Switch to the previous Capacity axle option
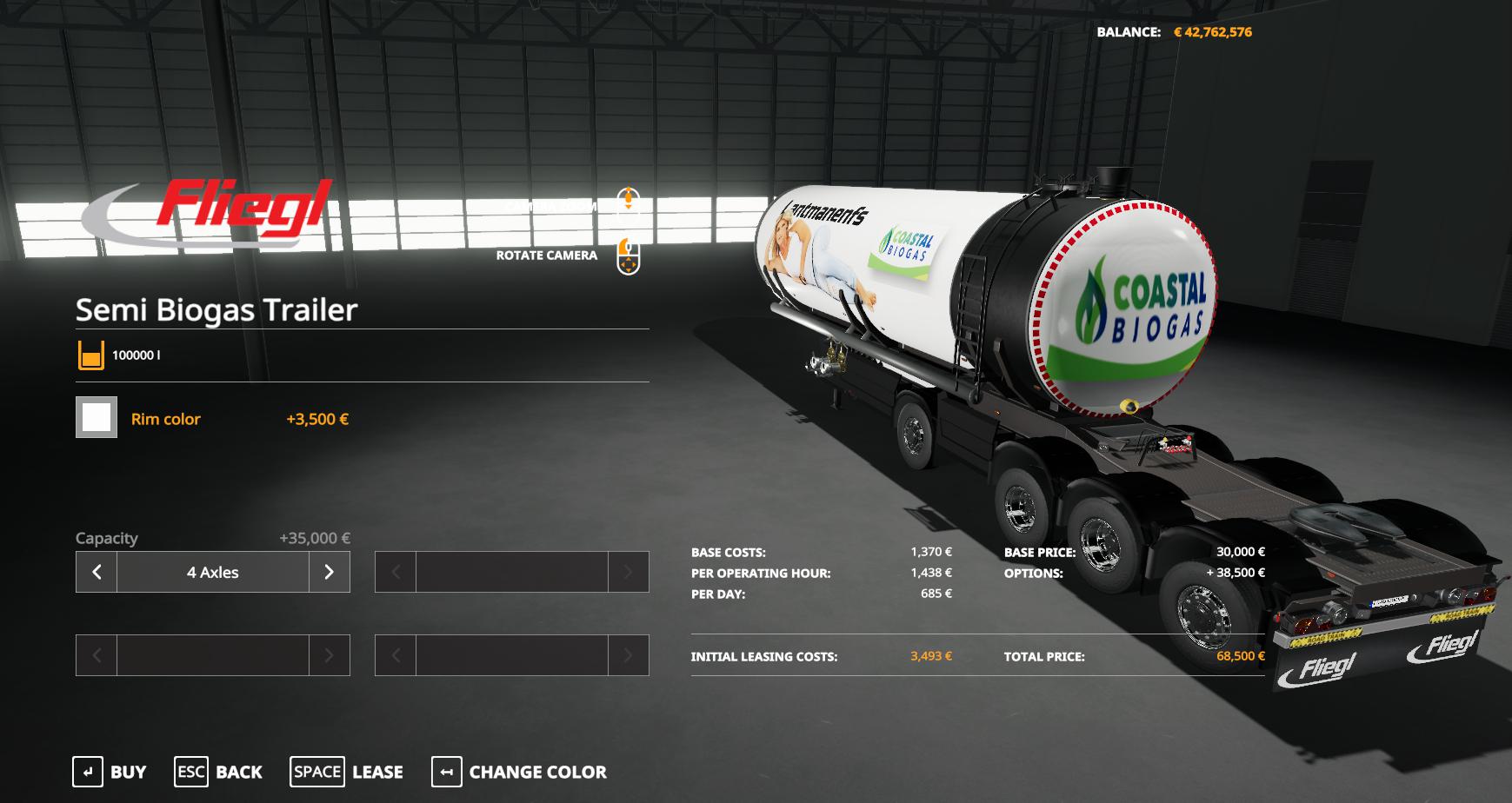Screen dimensions: 1512x803 (x=97, y=572)
